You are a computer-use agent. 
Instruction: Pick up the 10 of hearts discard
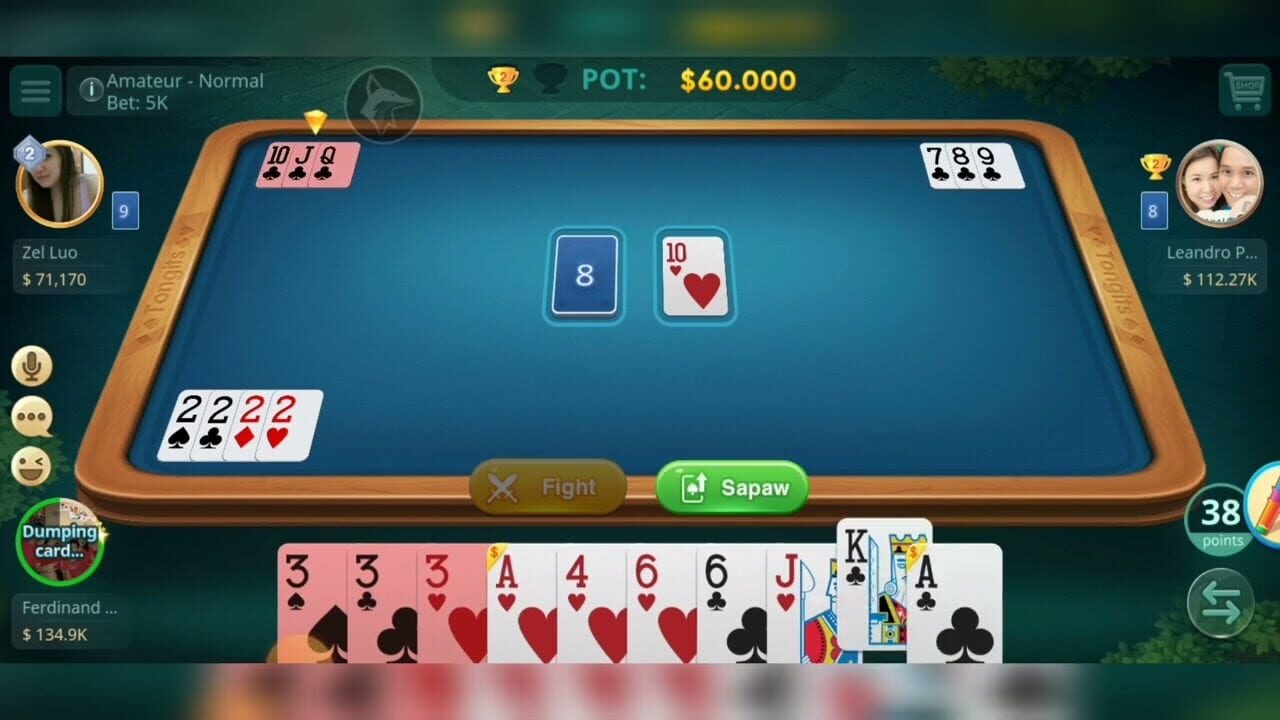click(694, 276)
